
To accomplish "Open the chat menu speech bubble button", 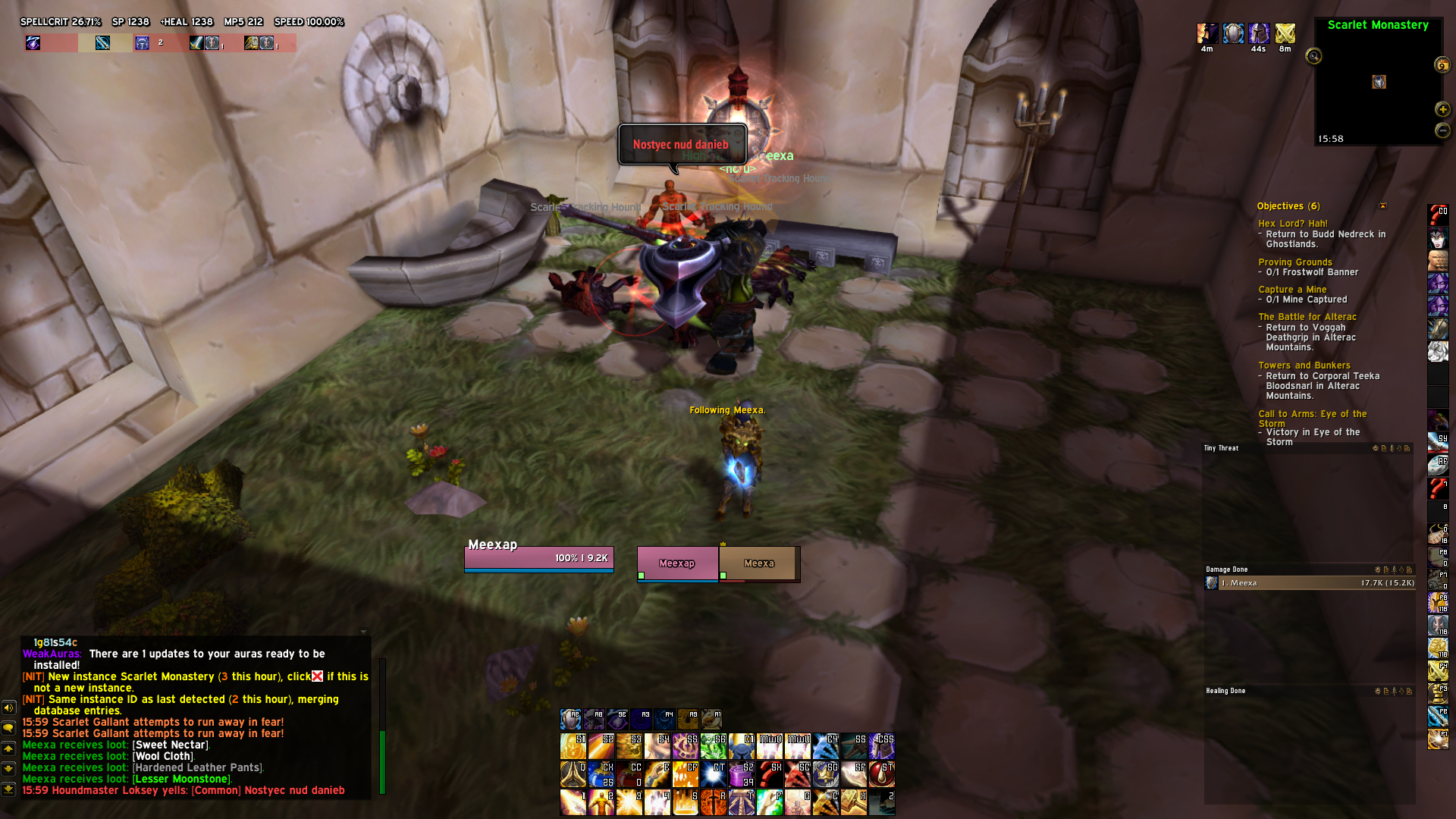I will click(x=8, y=728).
